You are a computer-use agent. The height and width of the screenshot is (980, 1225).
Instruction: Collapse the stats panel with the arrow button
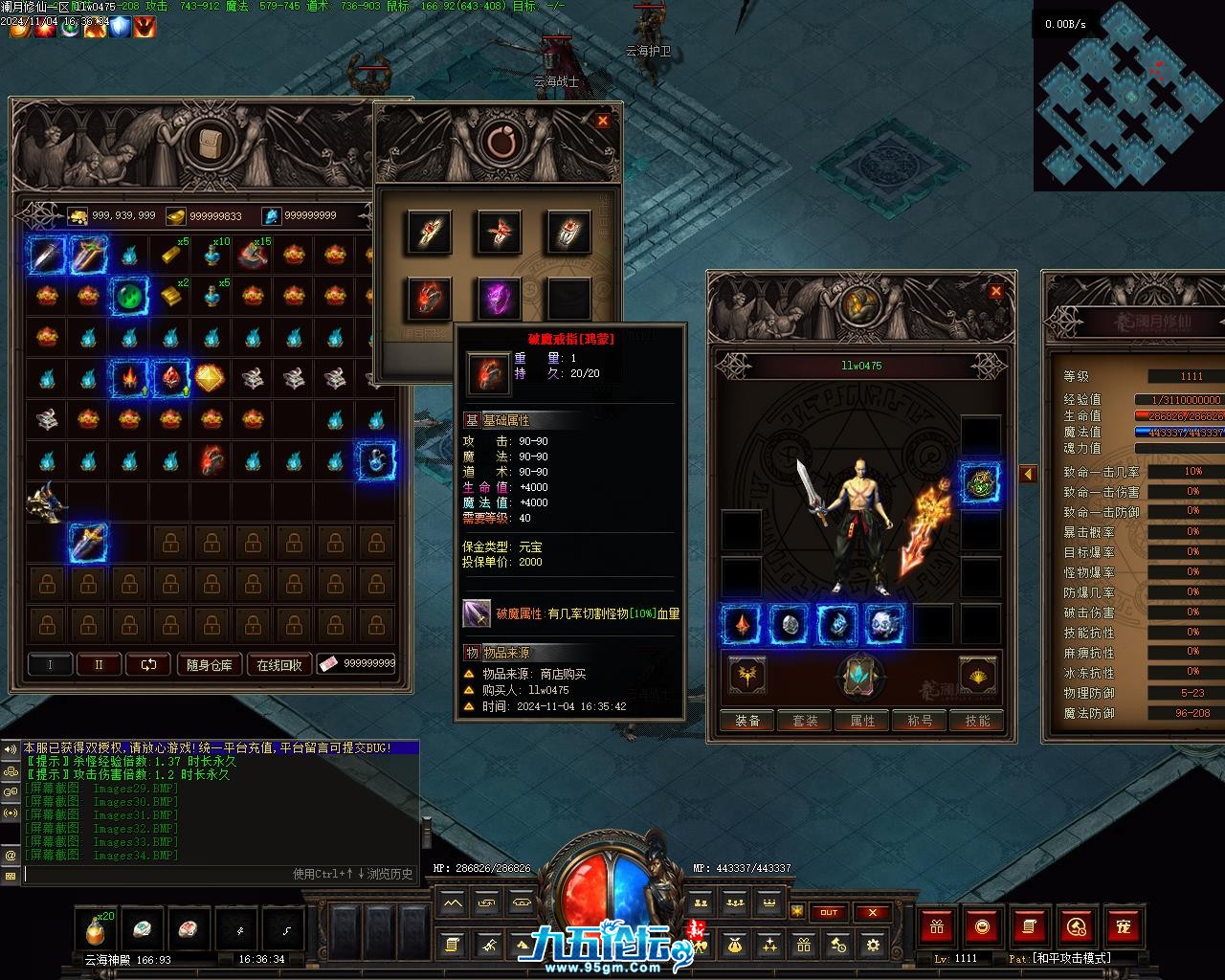[x=1028, y=474]
